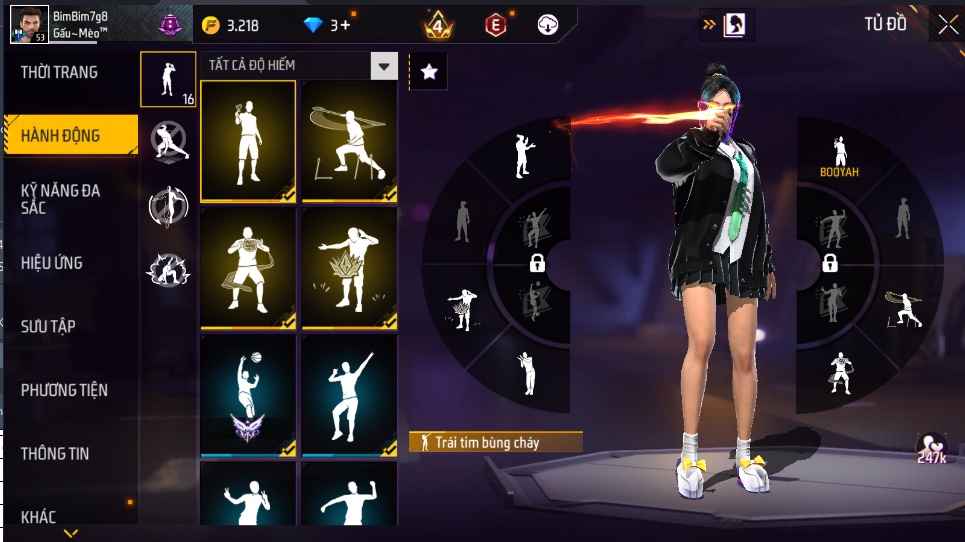Open the cloud download icon
The image size is (965, 542).
[x=547, y=25]
